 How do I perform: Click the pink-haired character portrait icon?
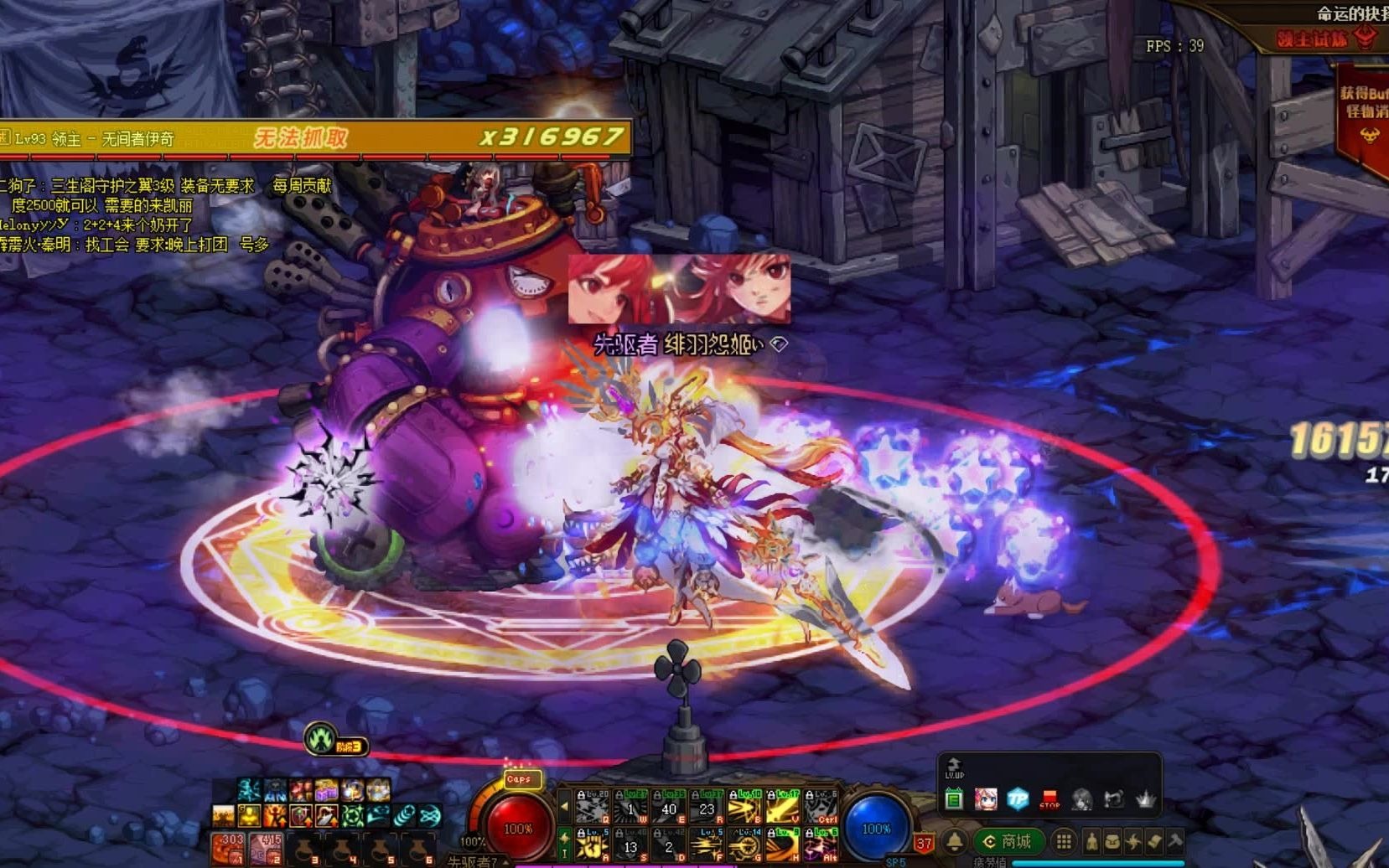point(986,798)
